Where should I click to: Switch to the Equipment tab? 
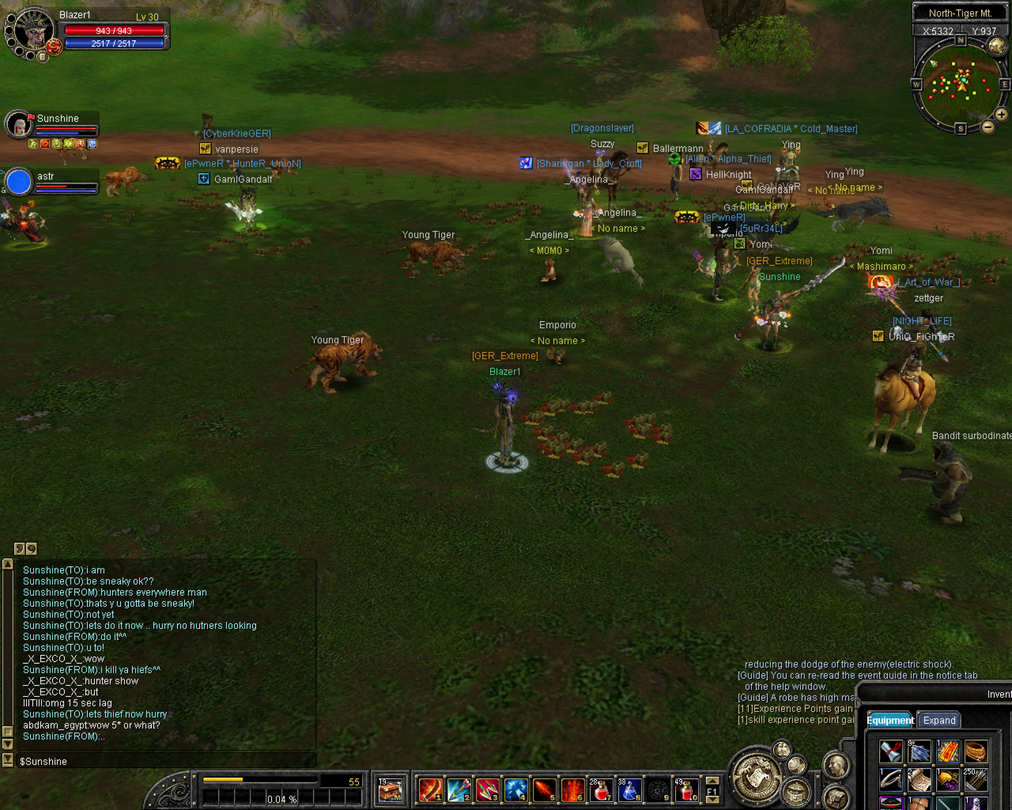coord(889,720)
